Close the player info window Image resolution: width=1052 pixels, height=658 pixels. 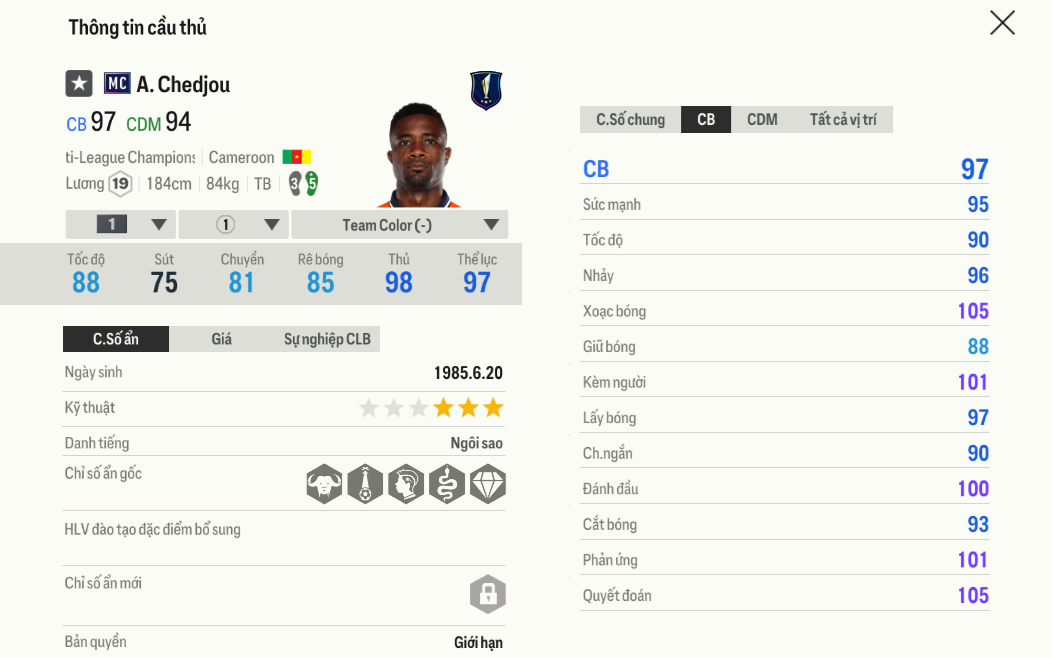coord(1002,23)
